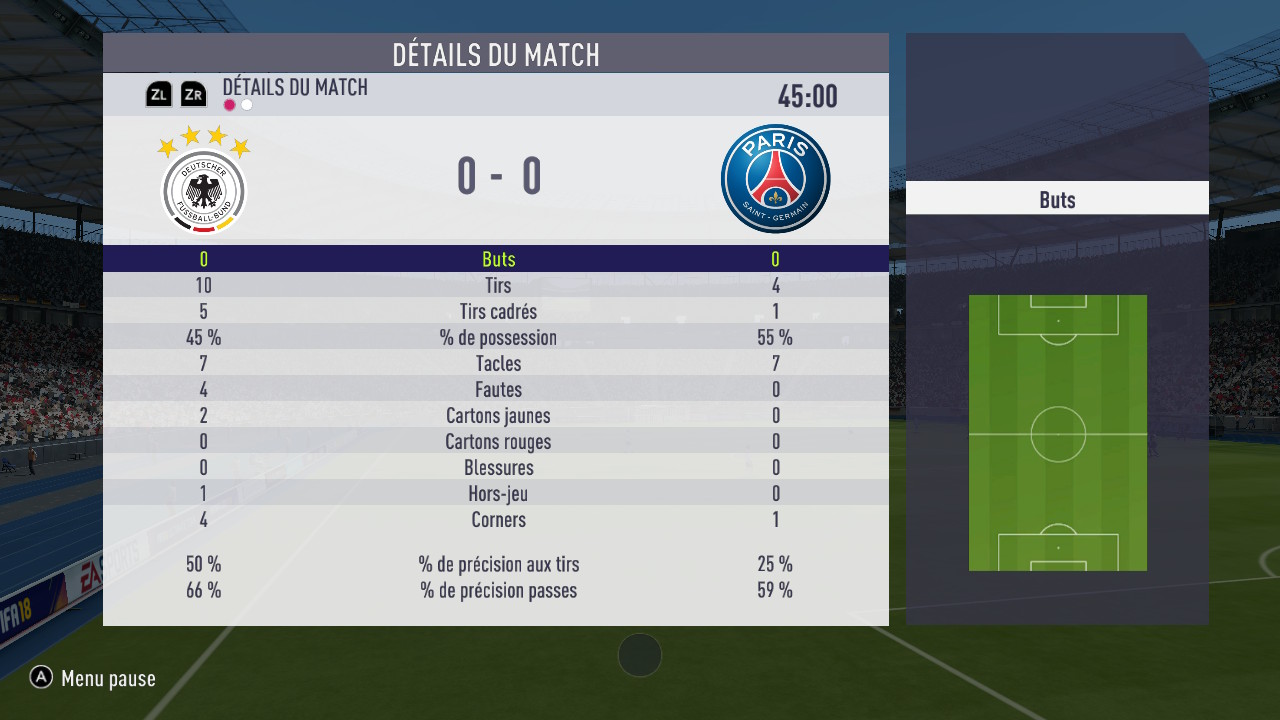The image size is (1280, 720).
Task: Select the Tirs statistics row
Action: tap(497, 286)
